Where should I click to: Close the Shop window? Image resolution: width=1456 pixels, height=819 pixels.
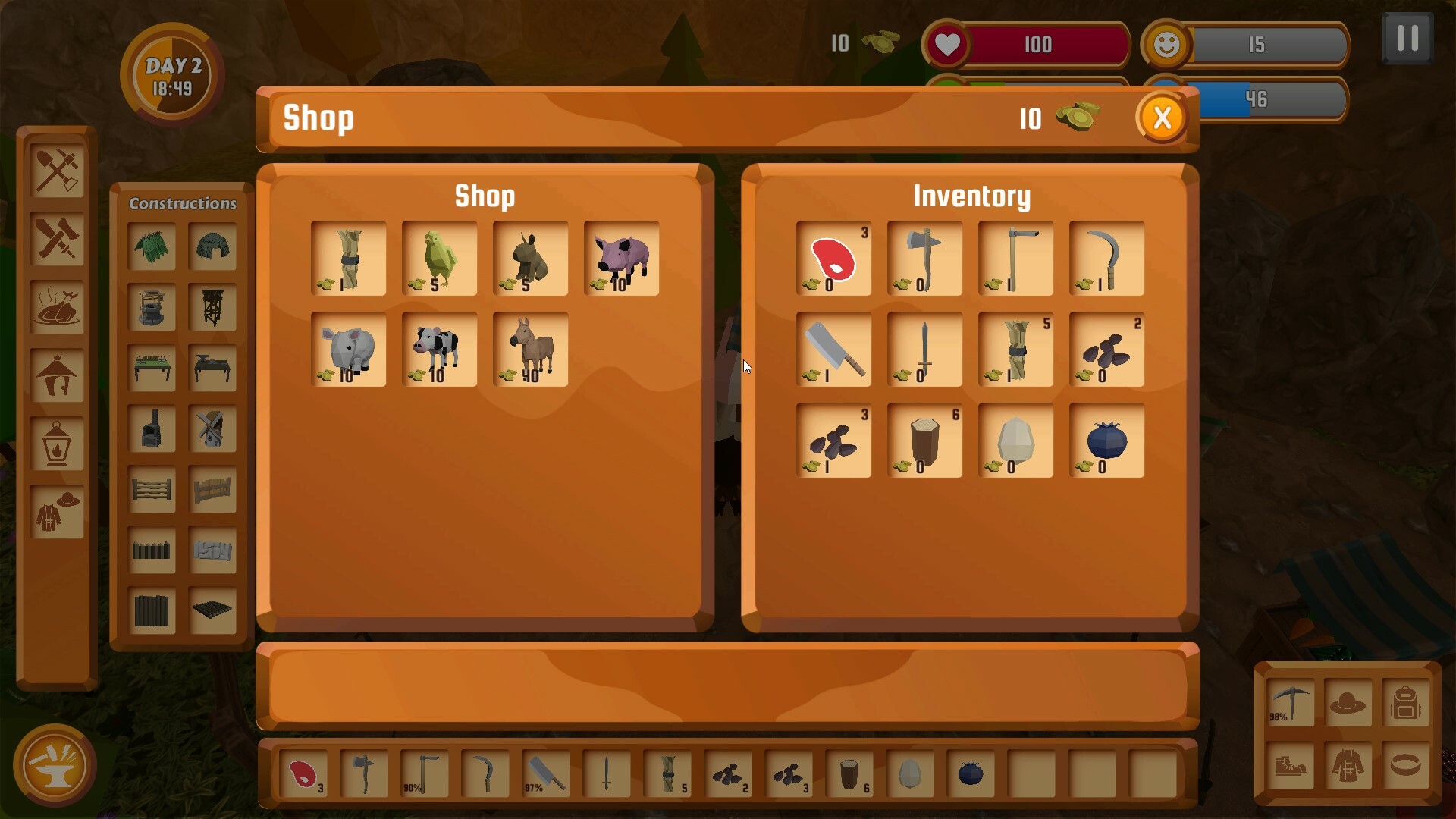click(1161, 118)
